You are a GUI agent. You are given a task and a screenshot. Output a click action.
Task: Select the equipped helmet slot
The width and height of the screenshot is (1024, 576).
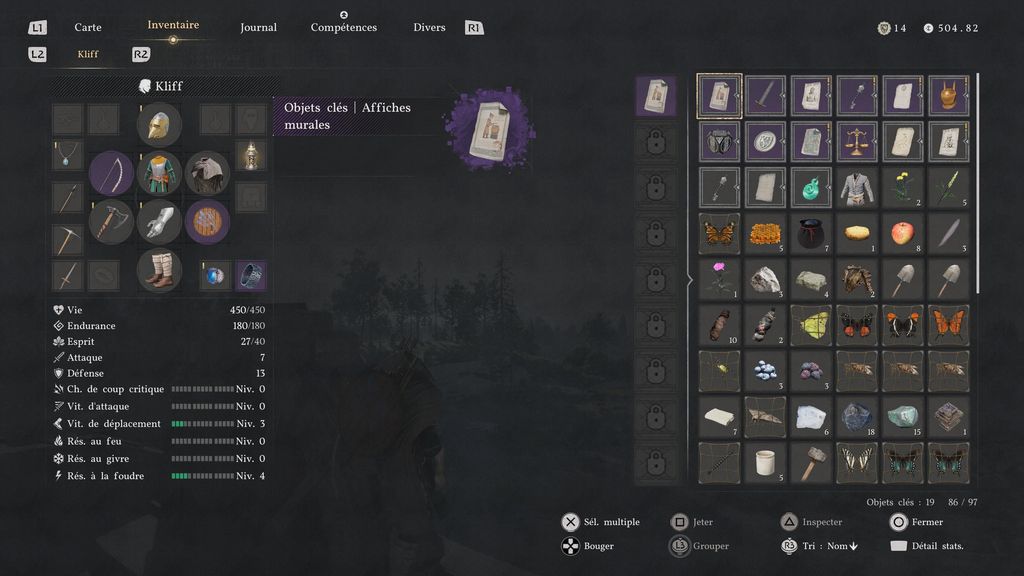159,125
